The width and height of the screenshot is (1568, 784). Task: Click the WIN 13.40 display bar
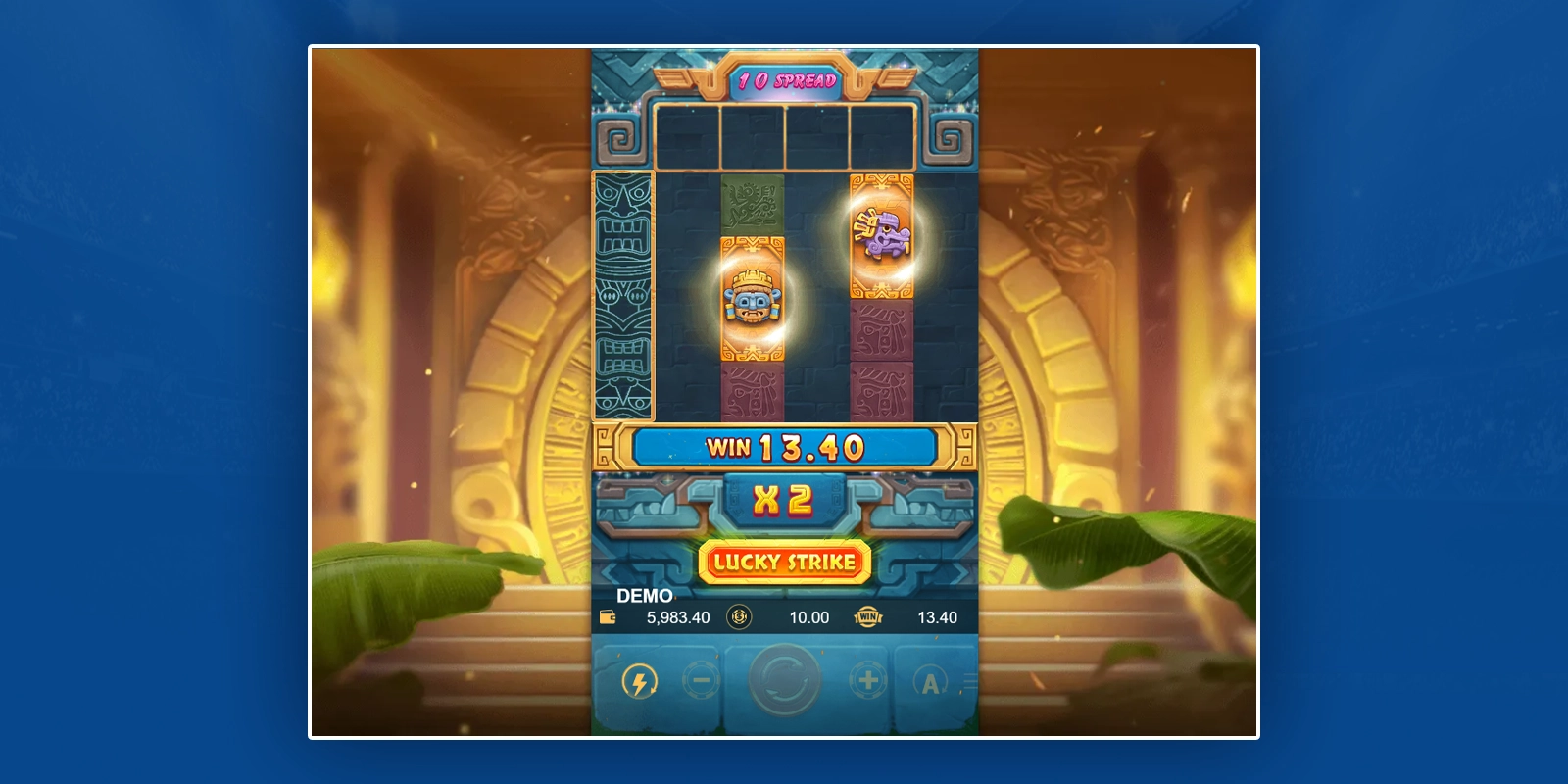click(784, 446)
